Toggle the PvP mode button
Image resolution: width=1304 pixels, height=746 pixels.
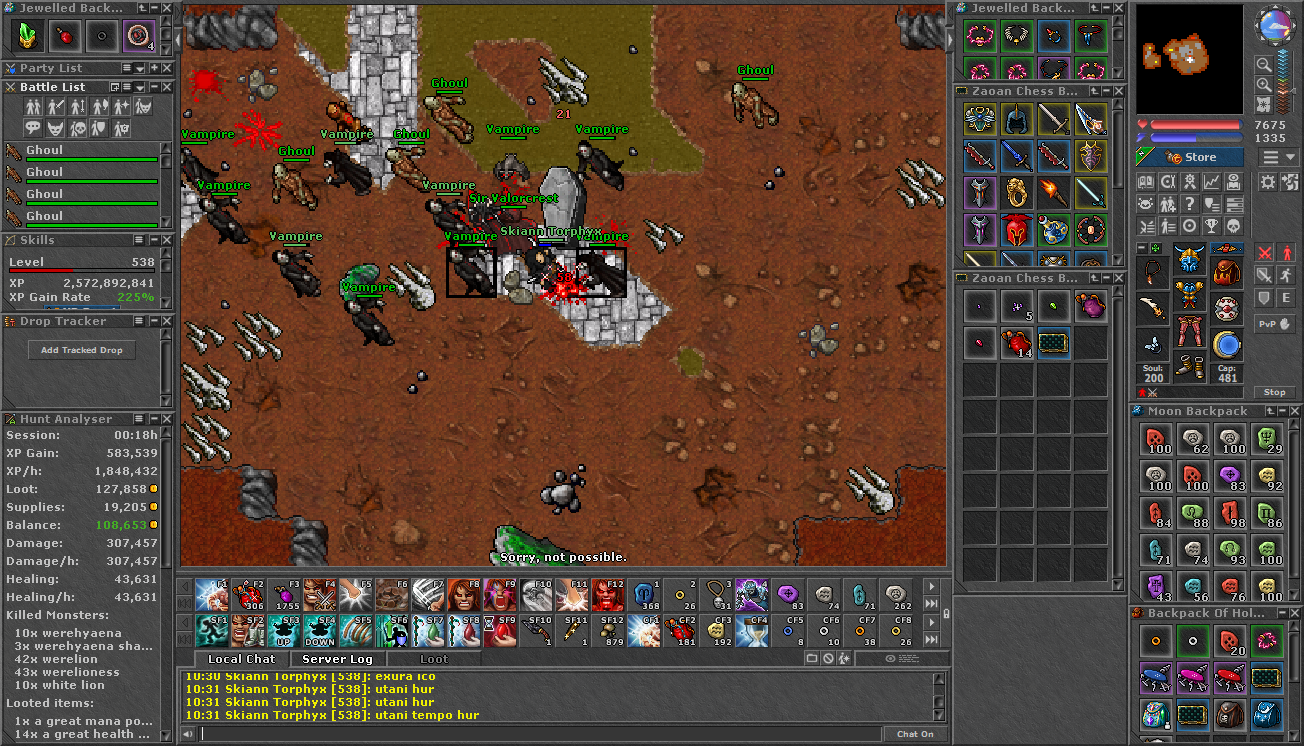(1273, 324)
